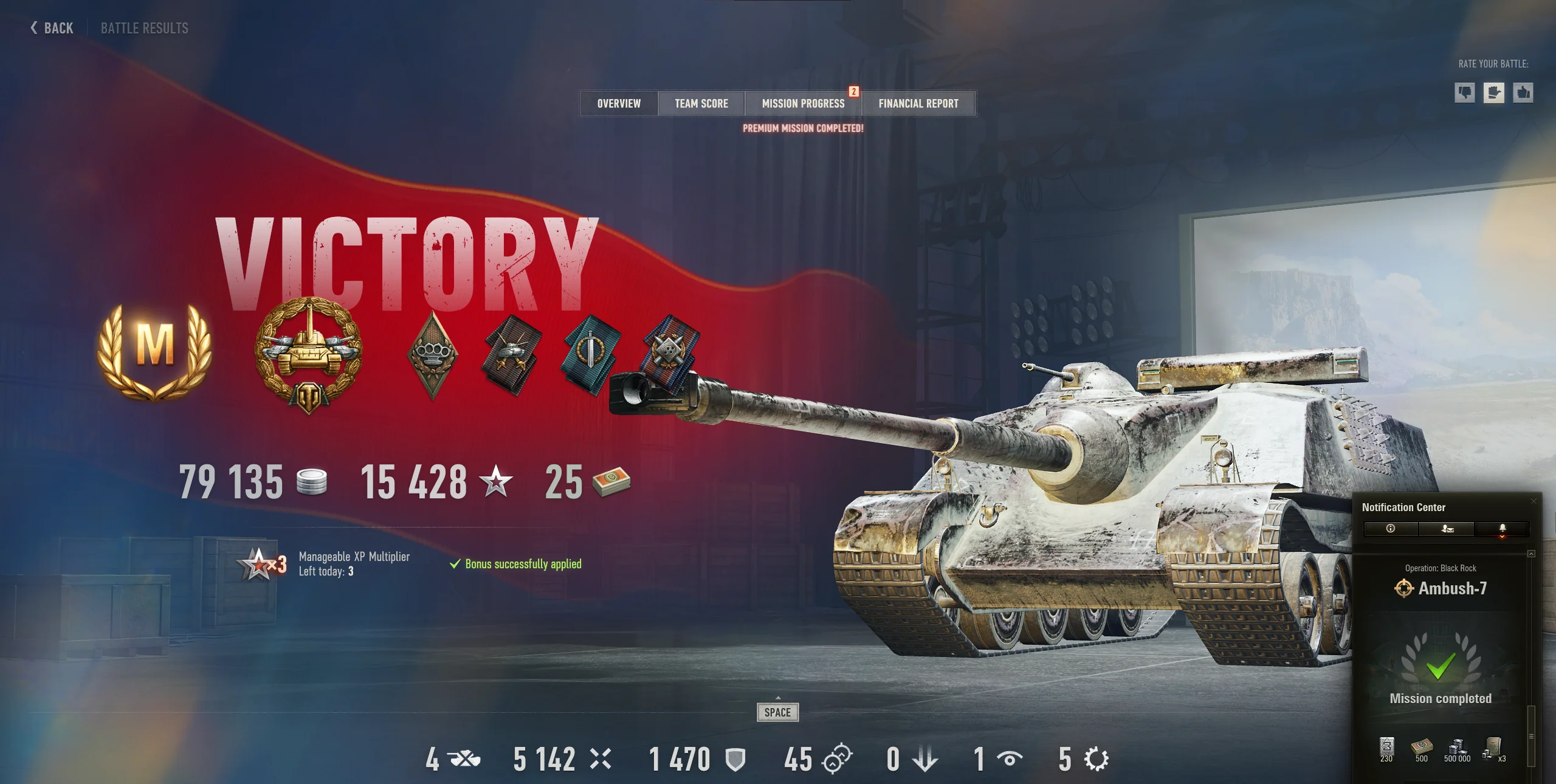Switch to the bell notifications filter
The width and height of the screenshot is (1556, 784).
pos(1501,529)
